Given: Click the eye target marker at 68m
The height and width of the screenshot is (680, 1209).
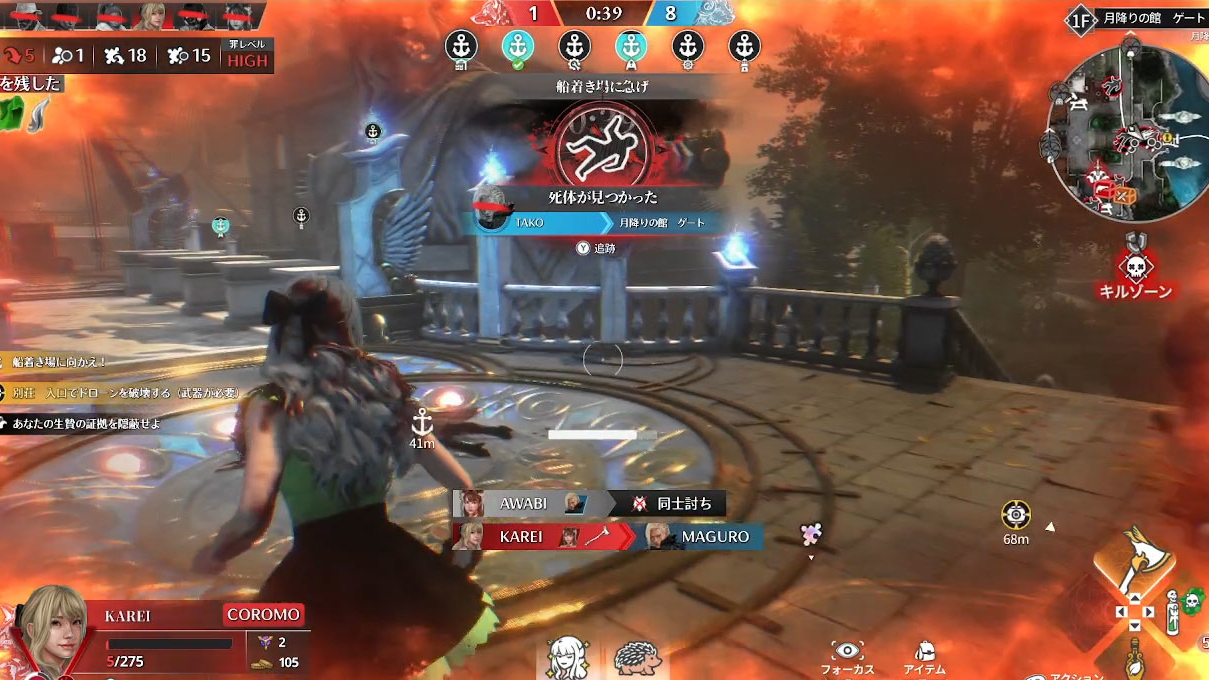Looking at the screenshot, I should 1016,515.
